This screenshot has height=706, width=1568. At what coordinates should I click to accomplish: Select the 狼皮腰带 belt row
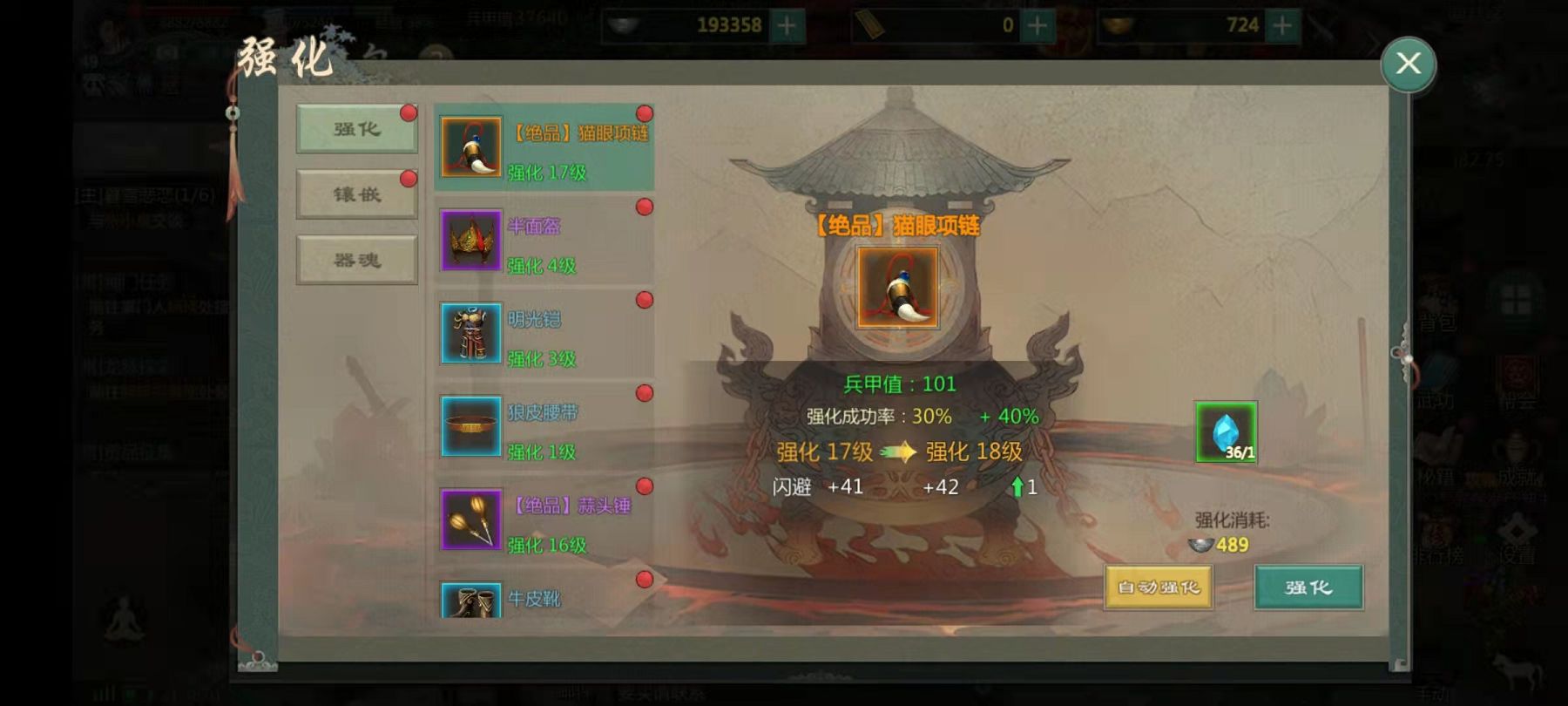(544, 428)
